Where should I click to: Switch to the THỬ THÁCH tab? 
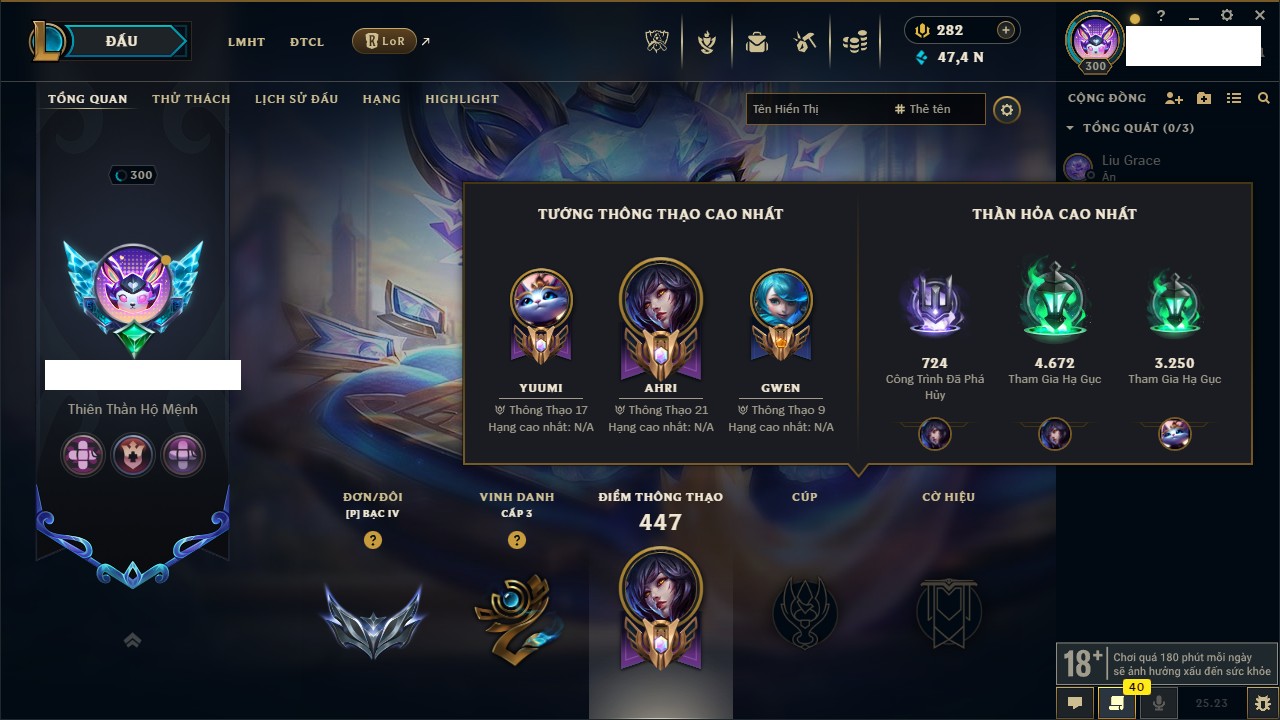tap(191, 99)
